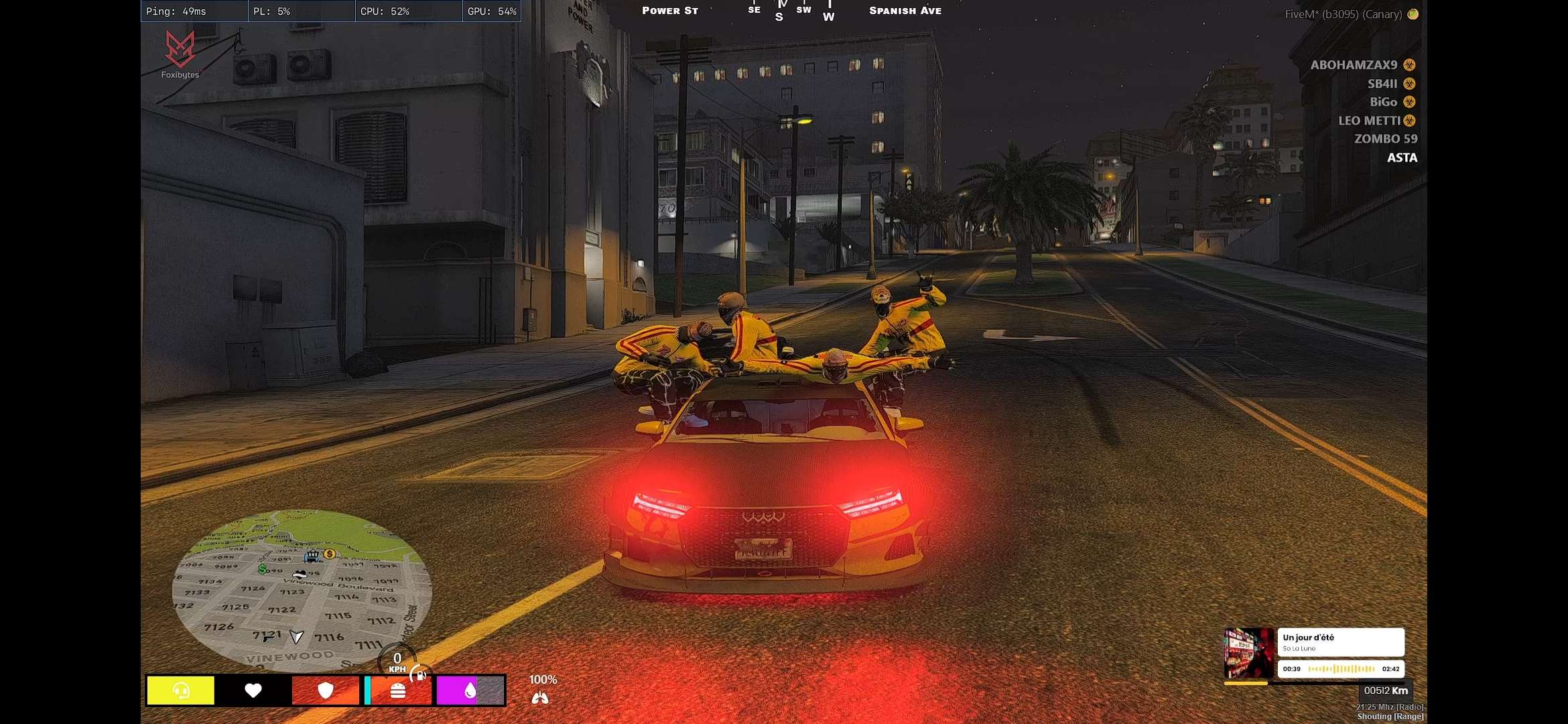
Task: Click the Un jour d'été album cover
Action: coord(1248,653)
